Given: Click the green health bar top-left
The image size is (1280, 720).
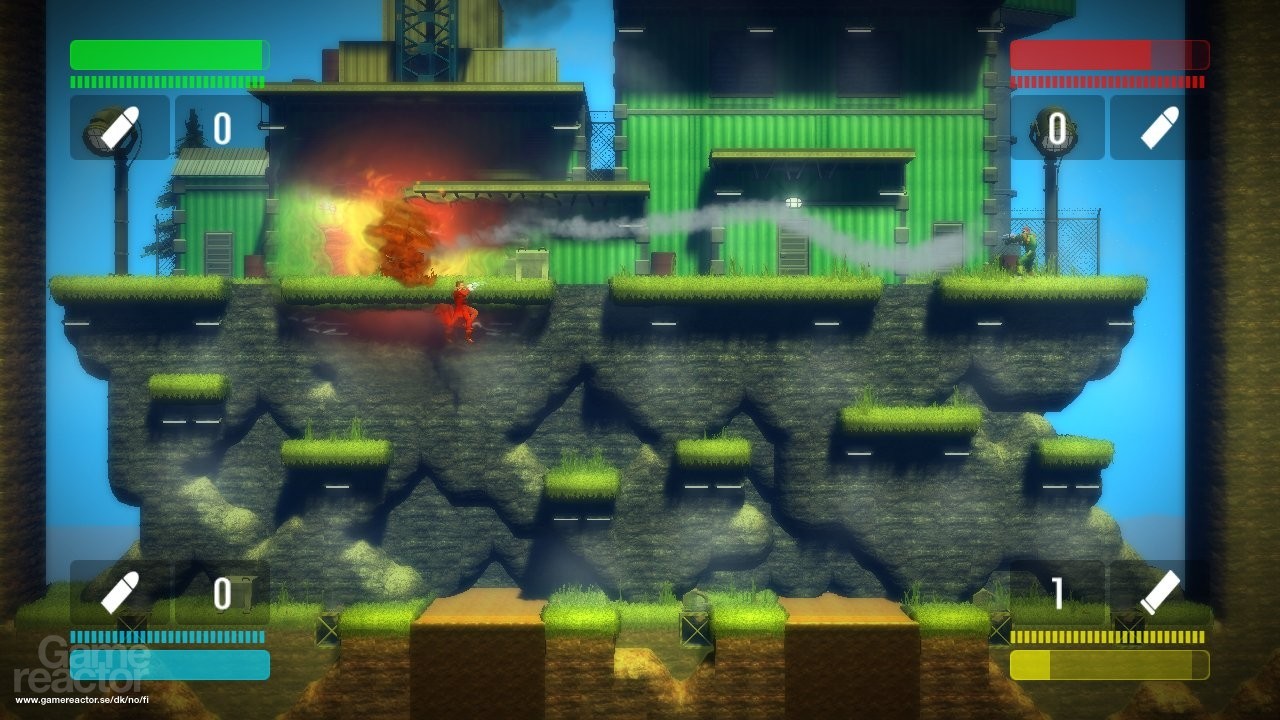Looking at the screenshot, I should [x=168, y=53].
